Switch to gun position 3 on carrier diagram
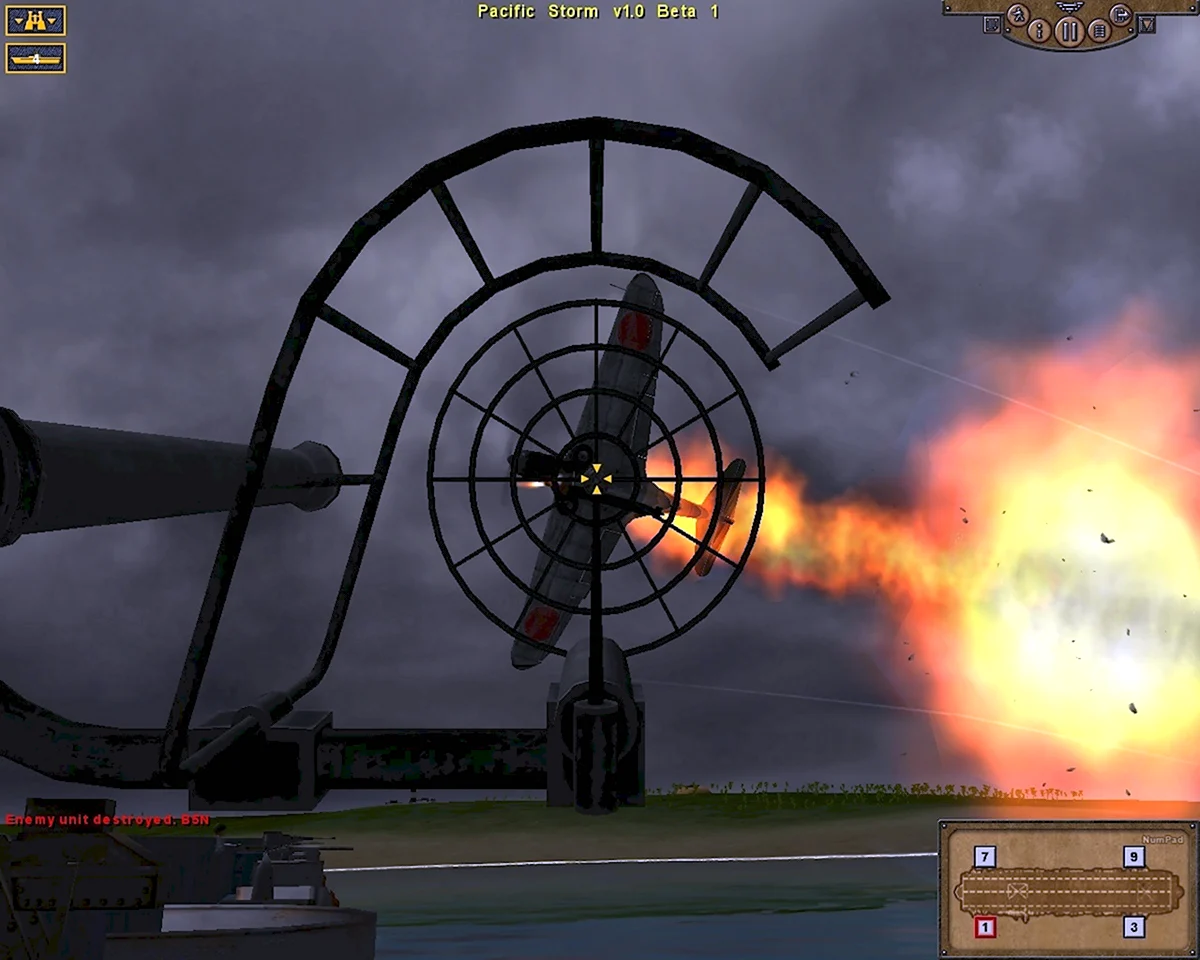The height and width of the screenshot is (960, 1200). click(1134, 927)
